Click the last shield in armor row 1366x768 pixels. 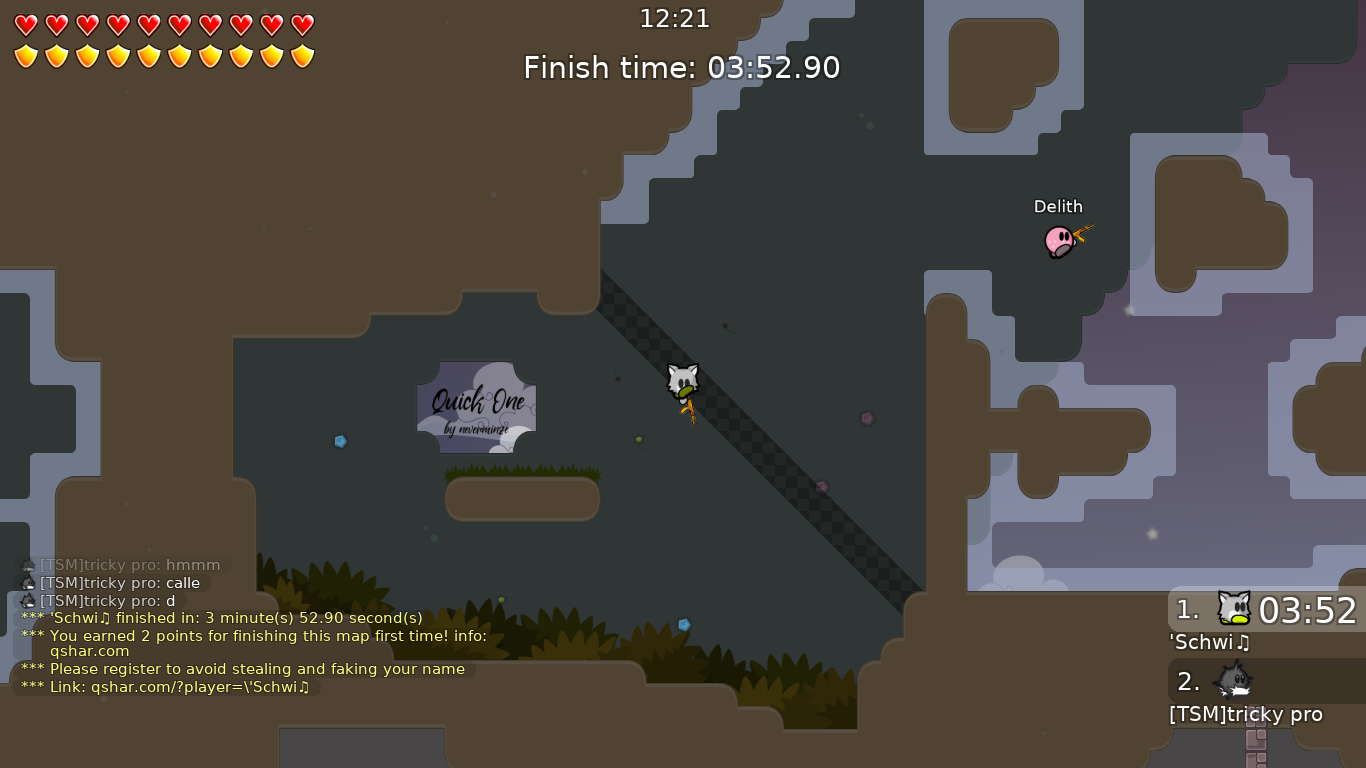(x=301, y=55)
